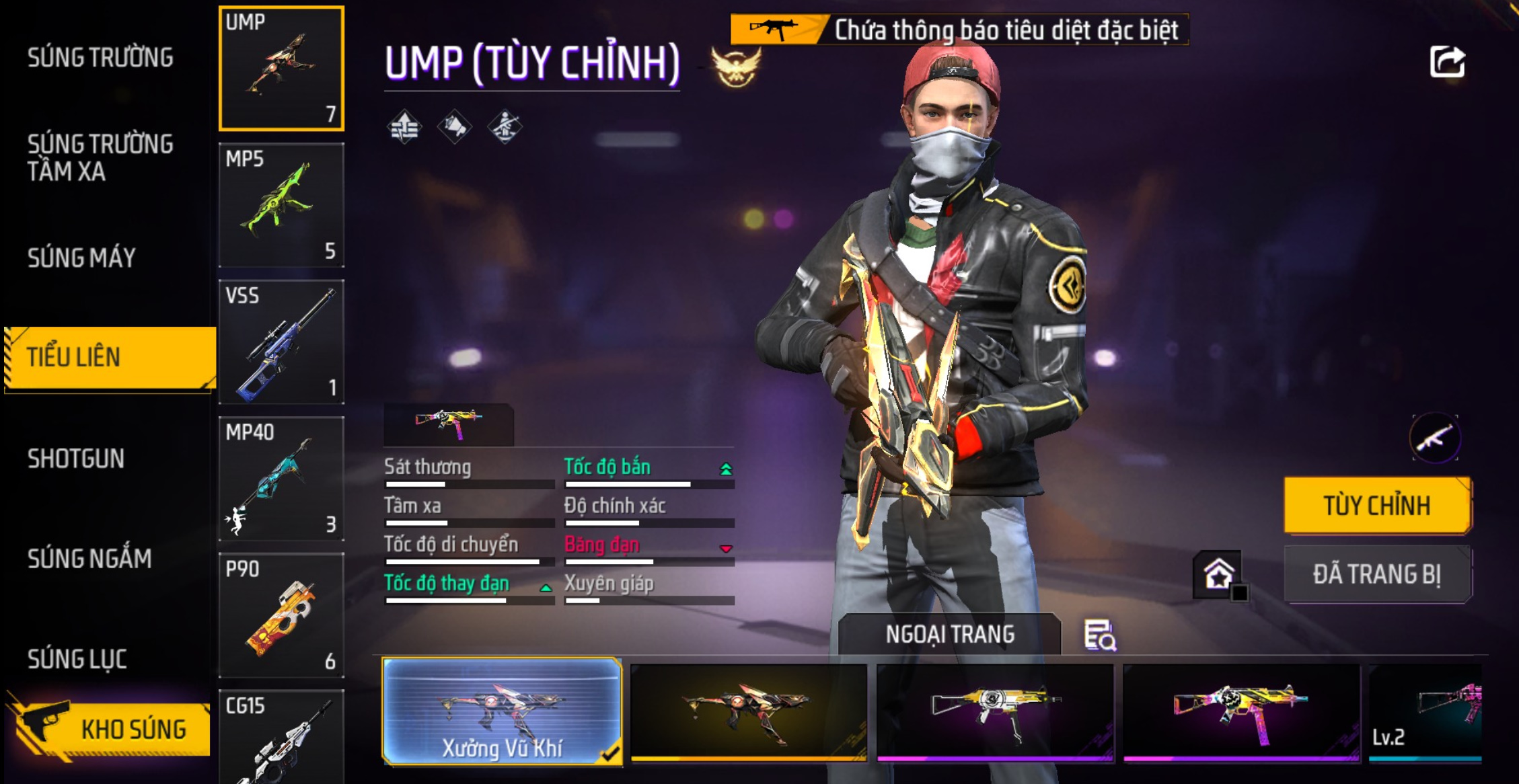Select the Xưởng Vũ Khí skin
The width and height of the screenshot is (1519, 784).
point(502,712)
